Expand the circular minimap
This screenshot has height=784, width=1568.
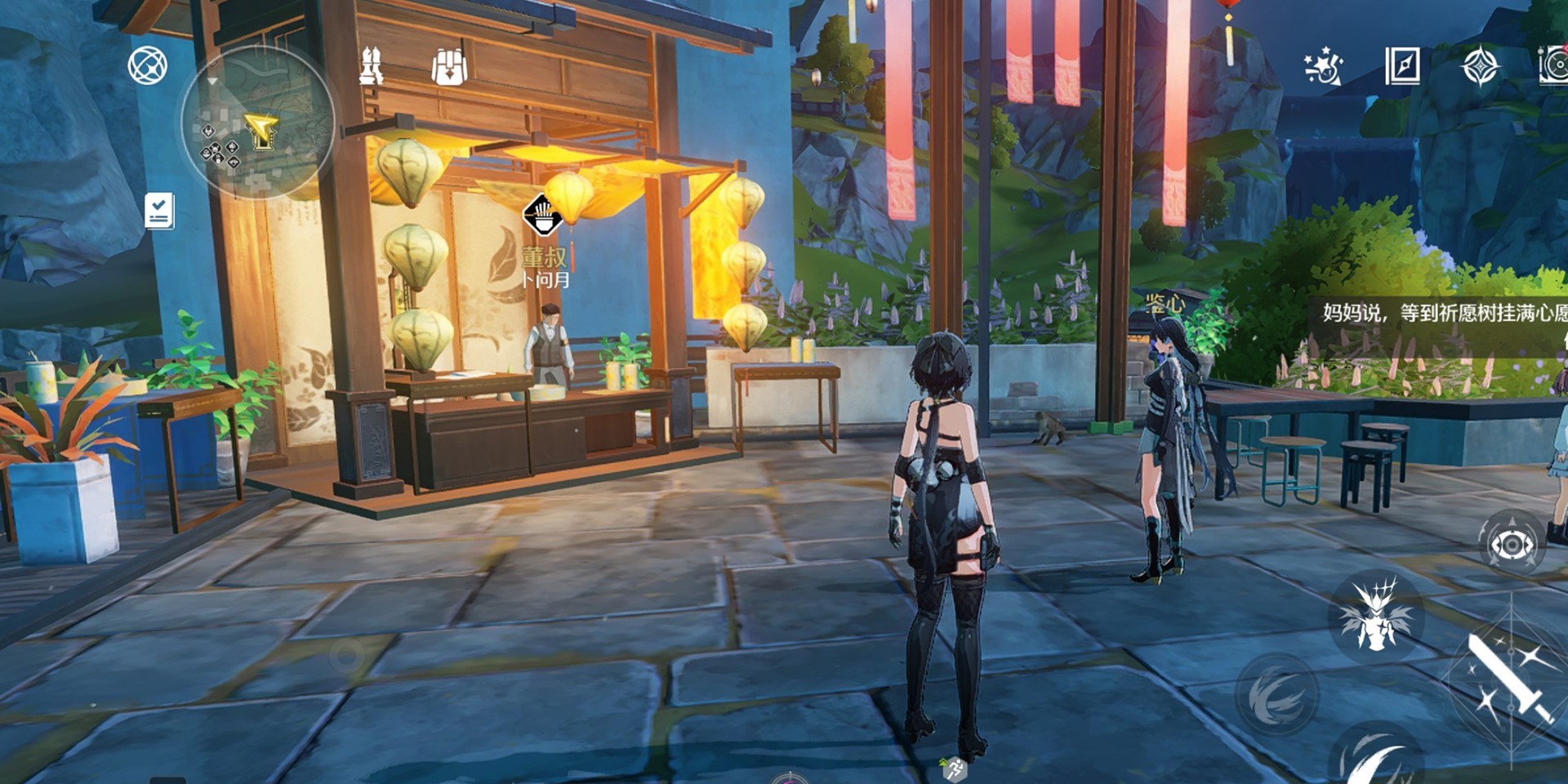[x=257, y=122]
